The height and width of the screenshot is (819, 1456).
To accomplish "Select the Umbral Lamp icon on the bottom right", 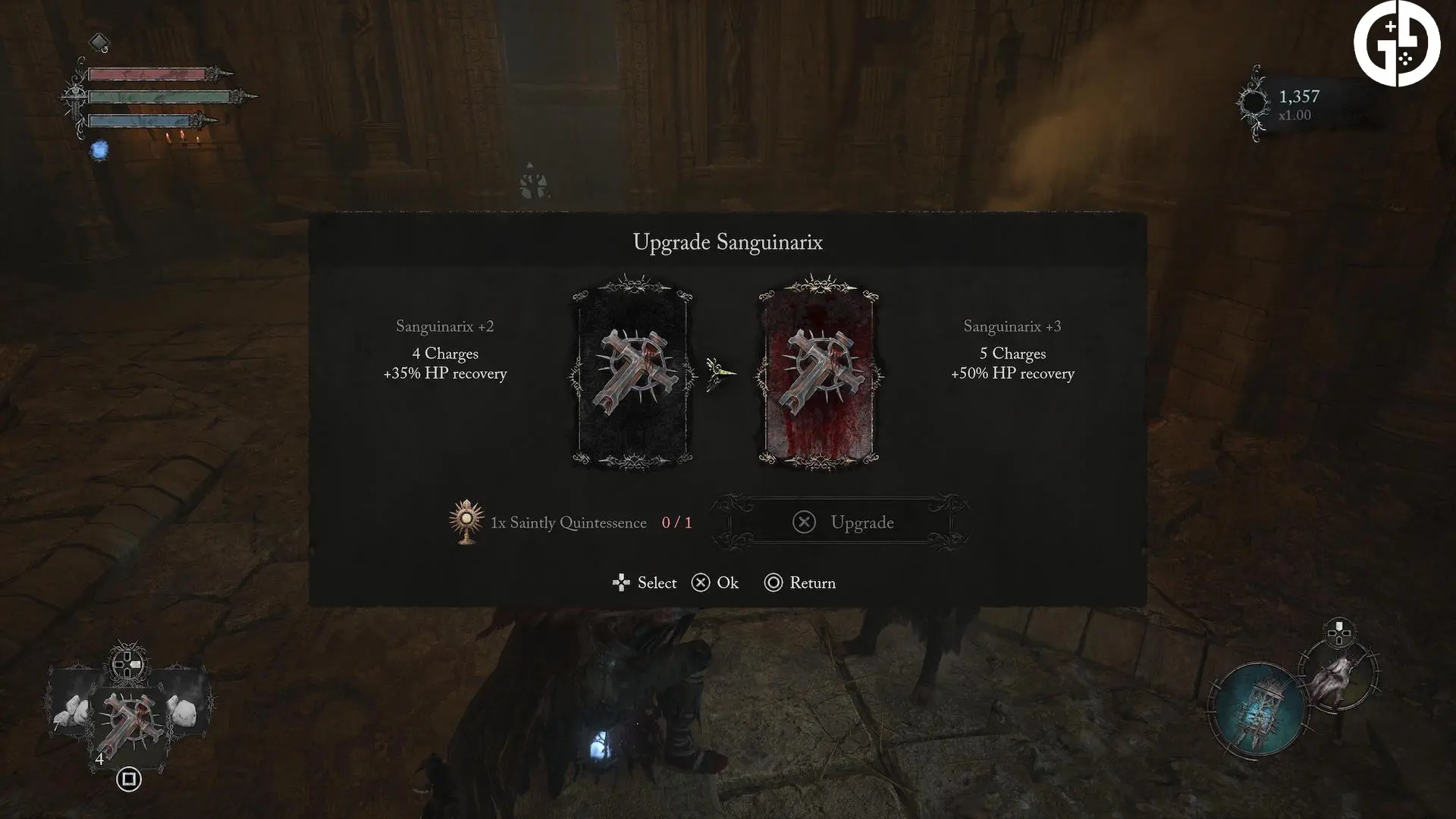I will pyautogui.click(x=1259, y=709).
